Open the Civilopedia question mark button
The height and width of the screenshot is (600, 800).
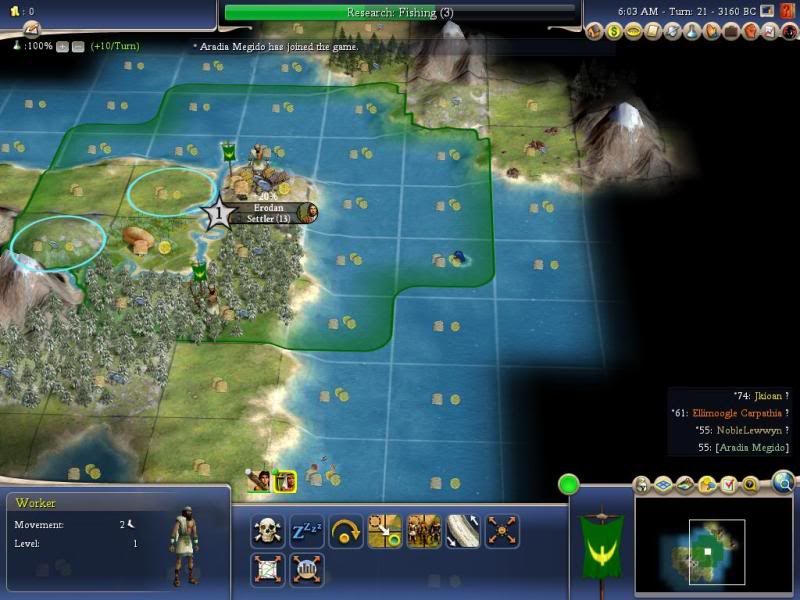[x=787, y=11]
